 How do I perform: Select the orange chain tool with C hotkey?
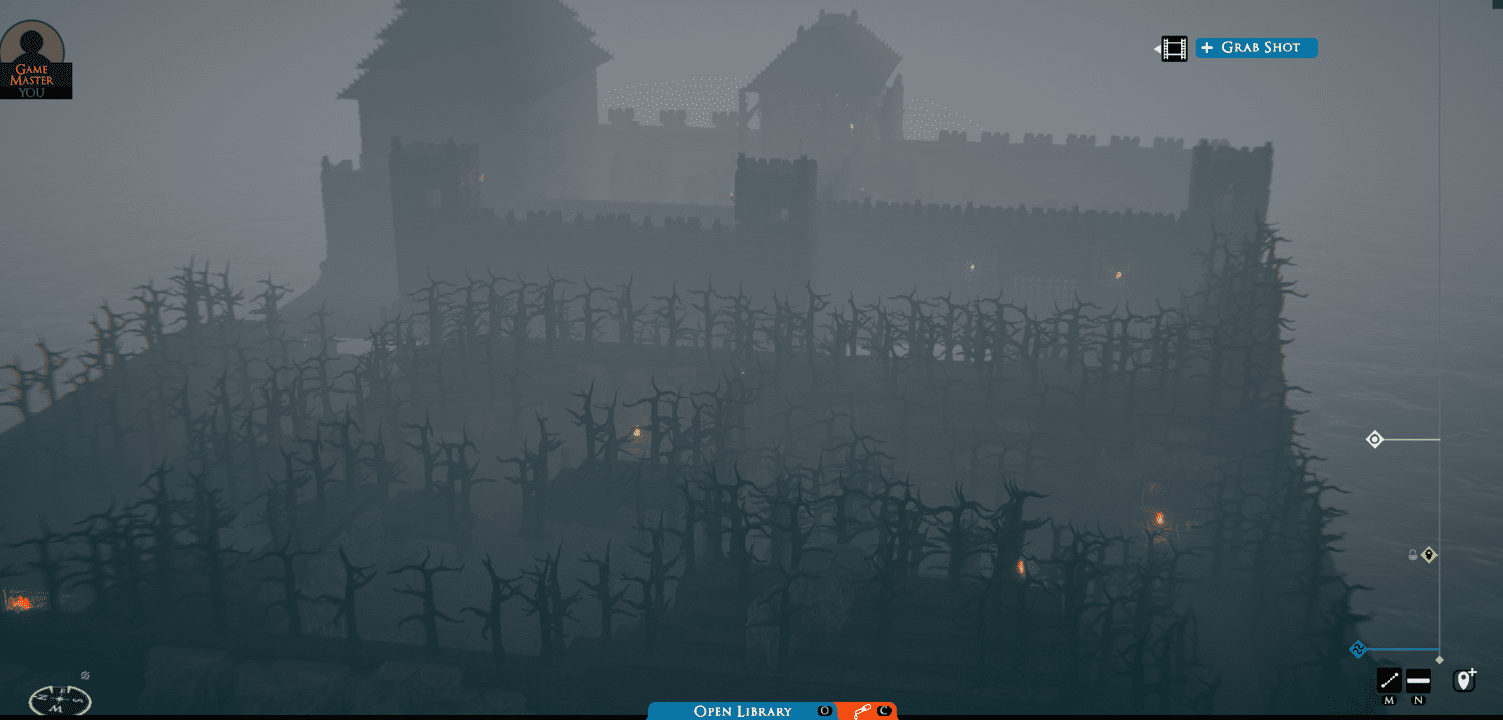click(x=862, y=711)
